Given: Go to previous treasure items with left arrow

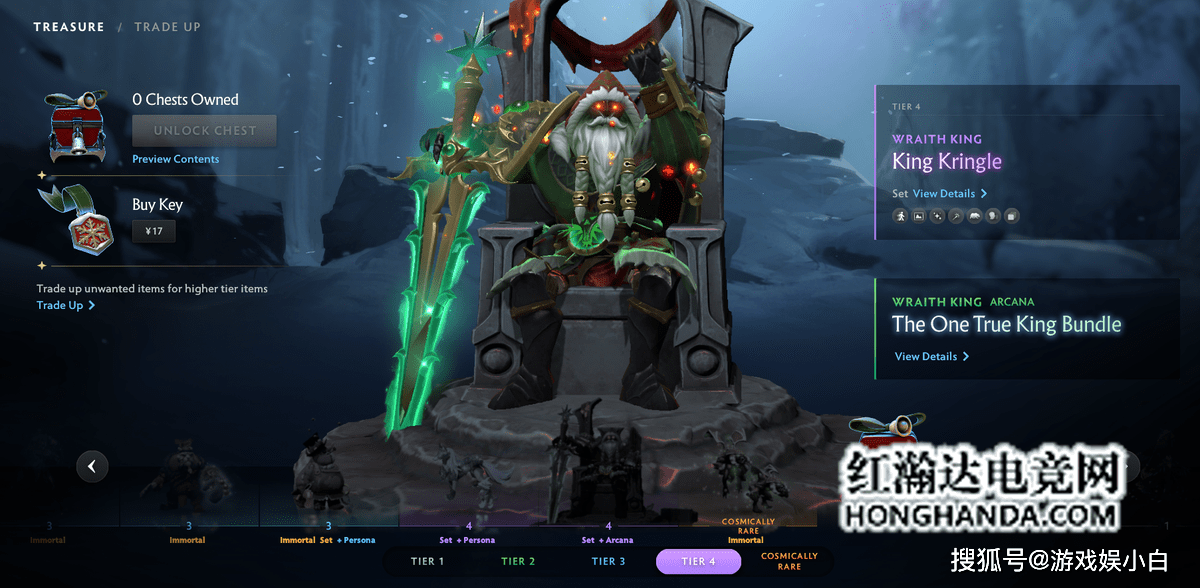Looking at the screenshot, I should click(92, 465).
